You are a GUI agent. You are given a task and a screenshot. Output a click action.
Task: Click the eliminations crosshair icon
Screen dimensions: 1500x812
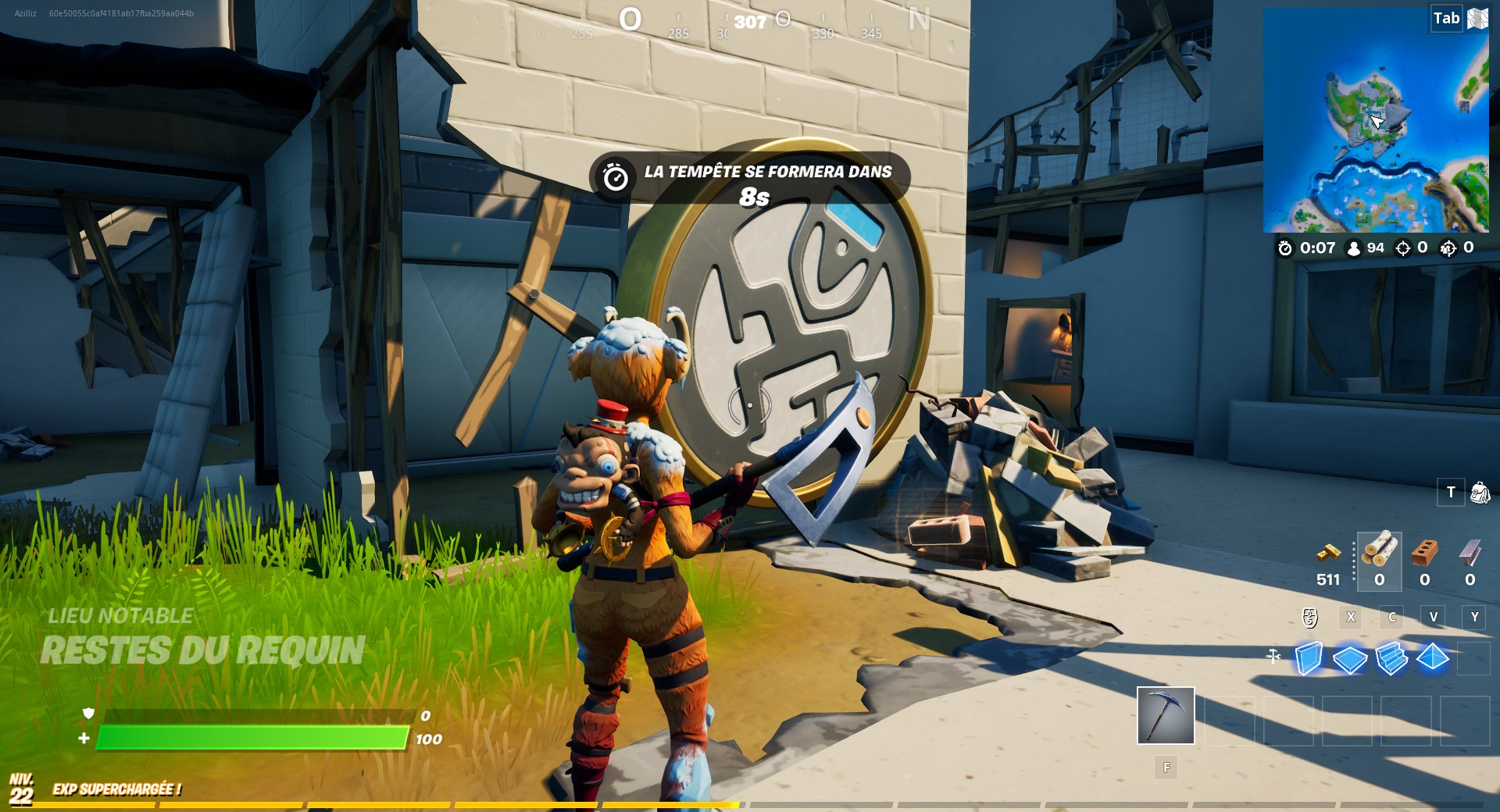(1402, 248)
